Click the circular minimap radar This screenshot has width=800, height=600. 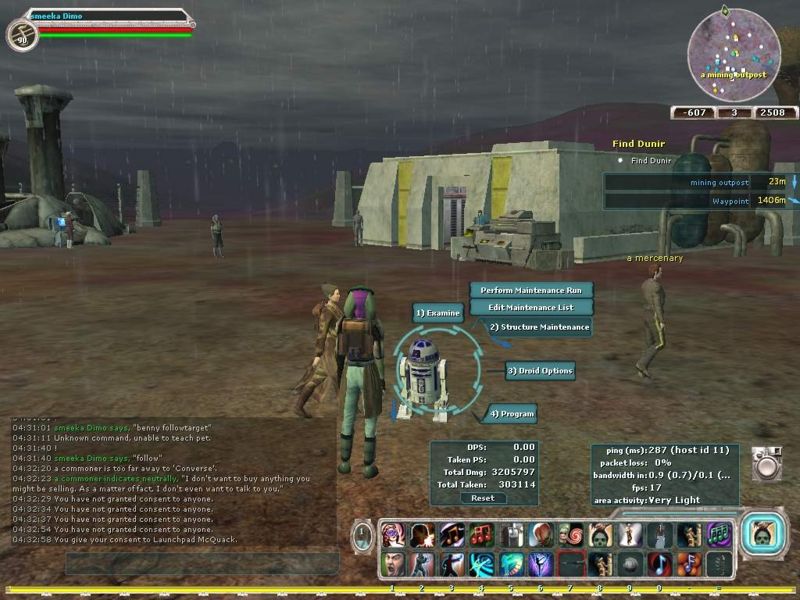pyautogui.click(x=733, y=50)
